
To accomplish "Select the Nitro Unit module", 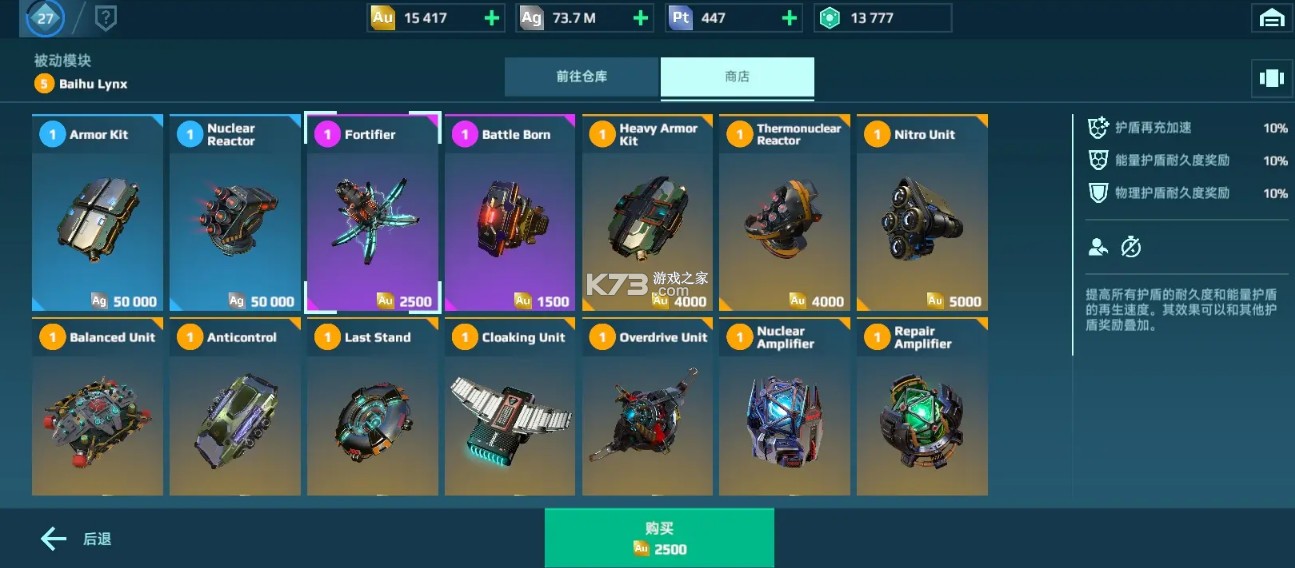I will 922,213.
